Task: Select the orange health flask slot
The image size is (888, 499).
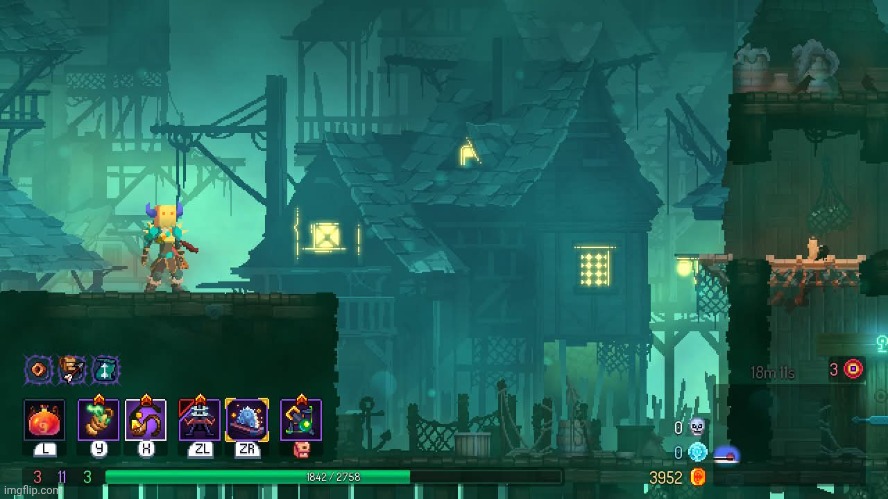Action: point(44,420)
